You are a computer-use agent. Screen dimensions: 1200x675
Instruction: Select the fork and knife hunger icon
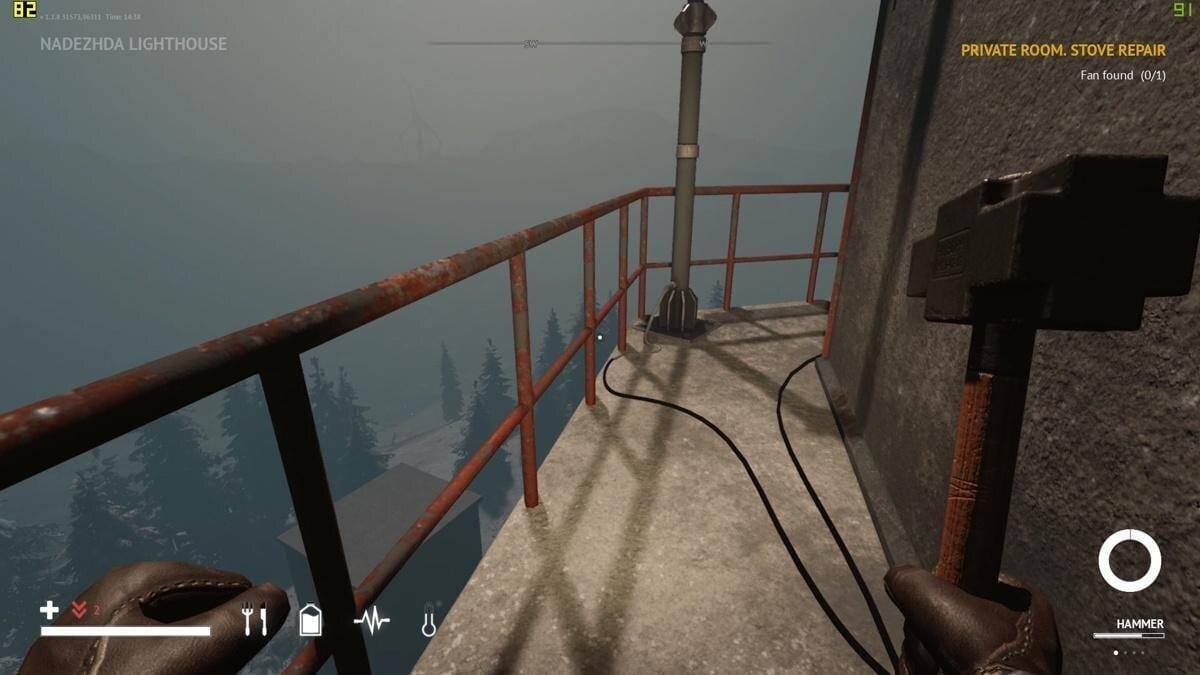tap(255, 621)
